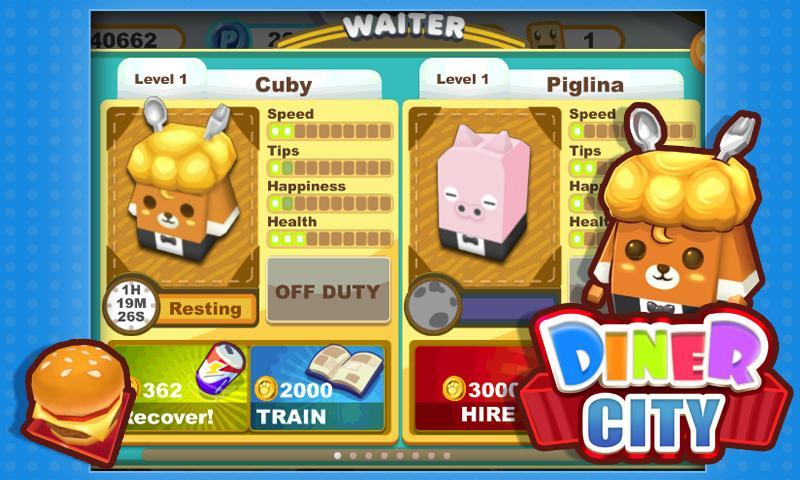The image size is (800, 480).
Task: Toggle Cuby's OFF DUTY button
Action: point(328,291)
